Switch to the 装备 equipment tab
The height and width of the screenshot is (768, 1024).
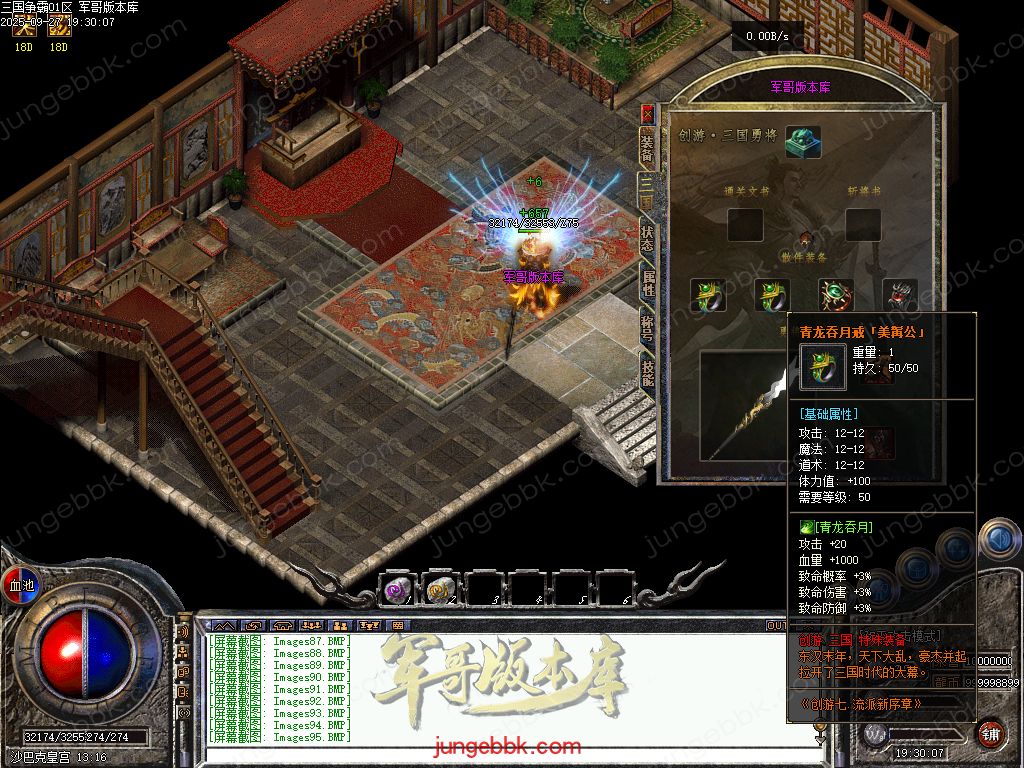[647, 147]
